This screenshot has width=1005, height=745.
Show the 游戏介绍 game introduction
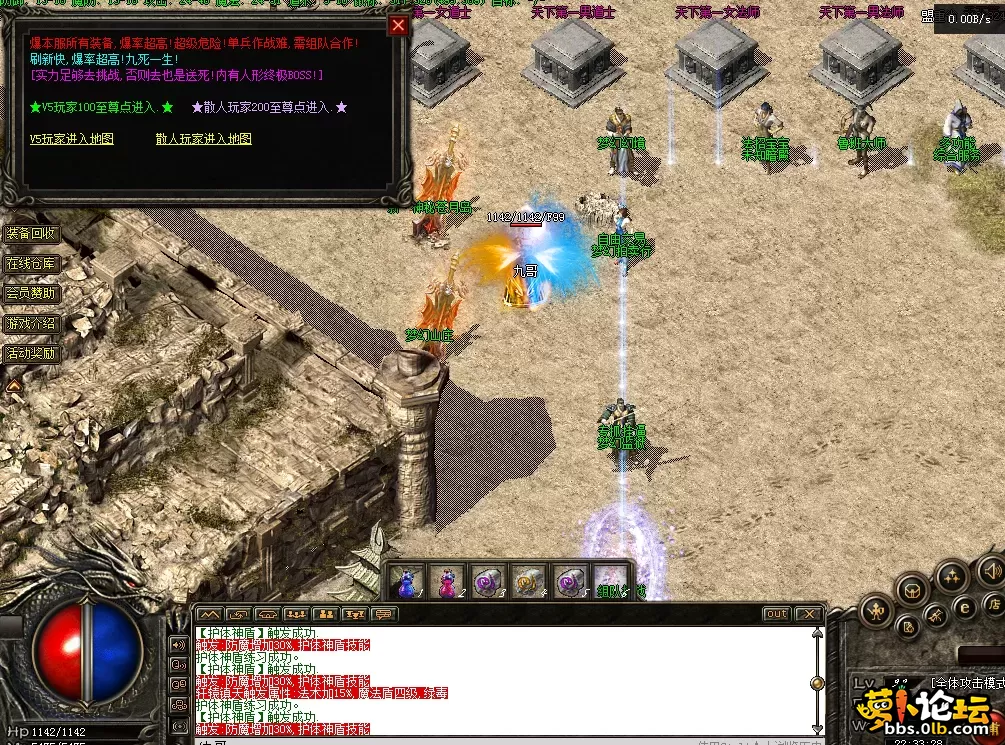pyautogui.click(x=32, y=324)
